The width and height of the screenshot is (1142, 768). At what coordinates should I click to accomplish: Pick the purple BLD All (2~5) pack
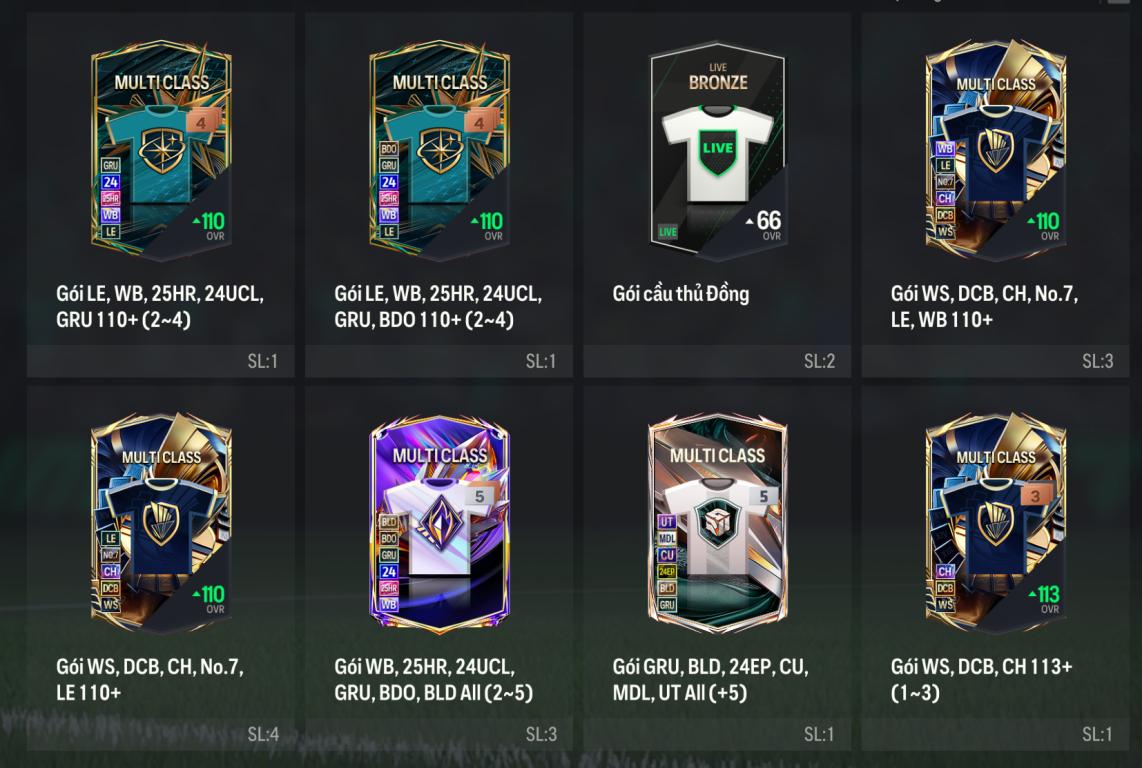click(x=439, y=523)
